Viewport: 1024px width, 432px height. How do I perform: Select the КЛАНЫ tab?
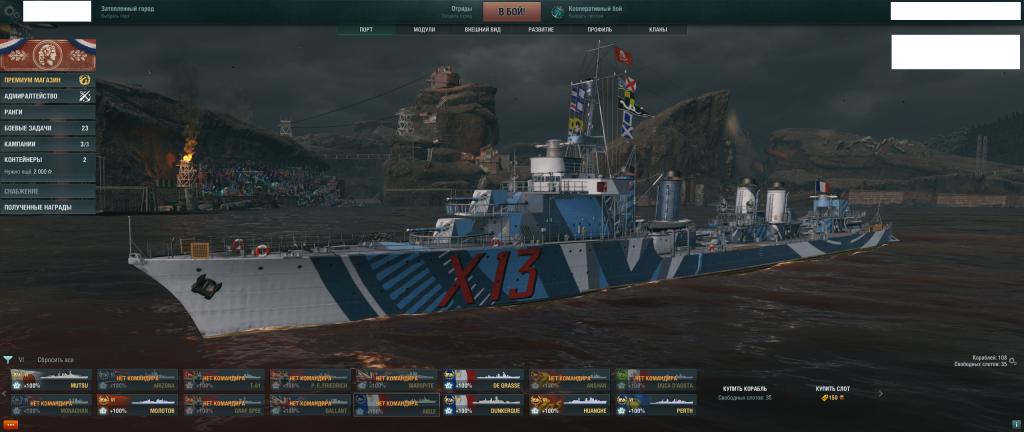tap(657, 30)
